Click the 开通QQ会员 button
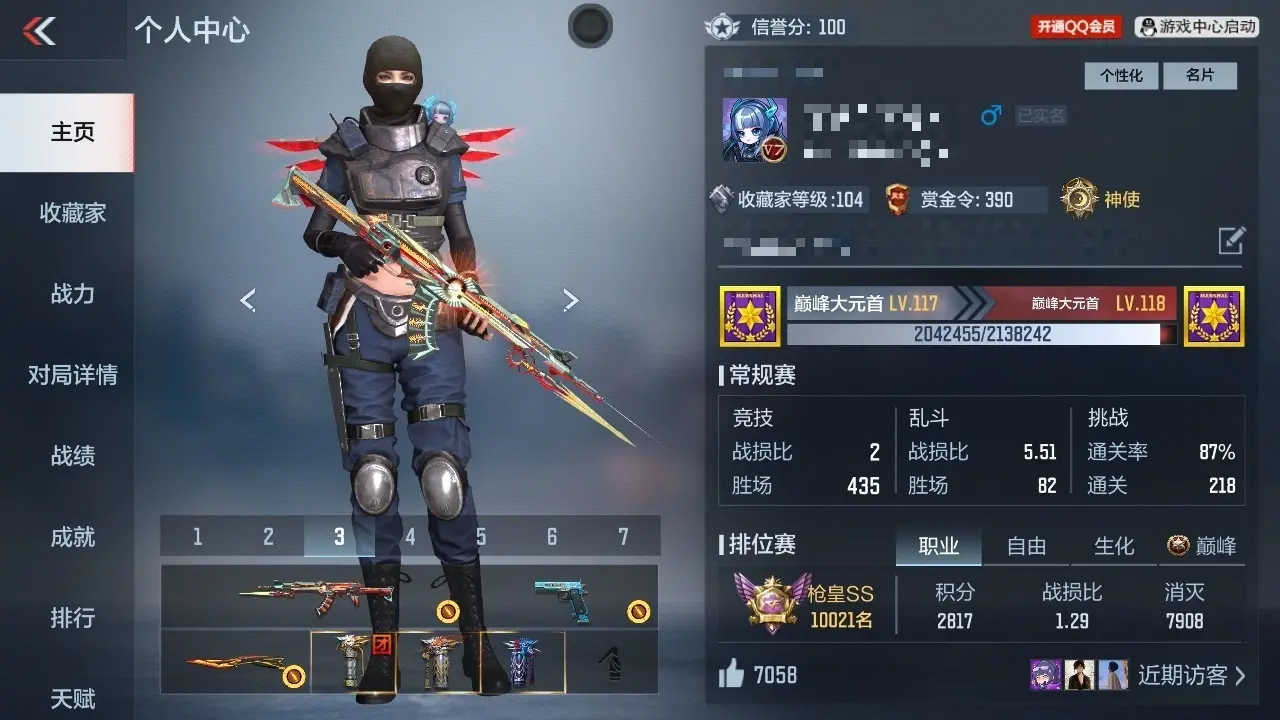1280x720 pixels. click(1076, 27)
